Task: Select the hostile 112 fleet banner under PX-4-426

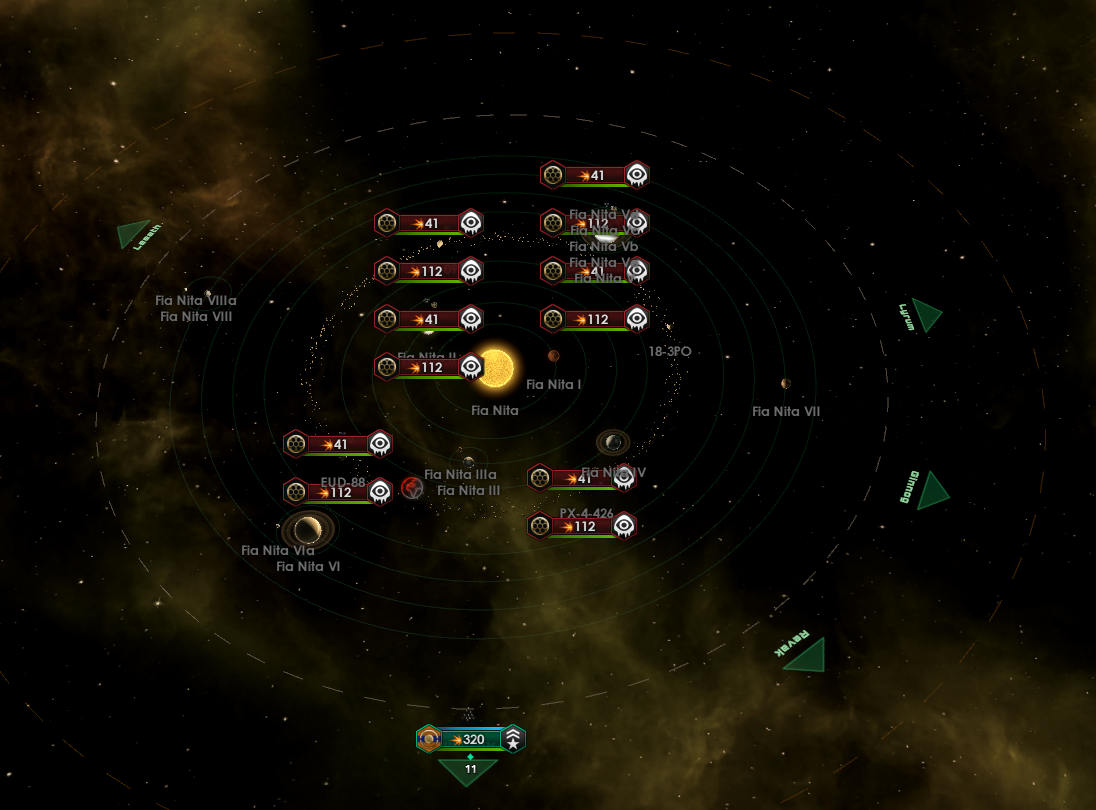Action: point(583,526)
